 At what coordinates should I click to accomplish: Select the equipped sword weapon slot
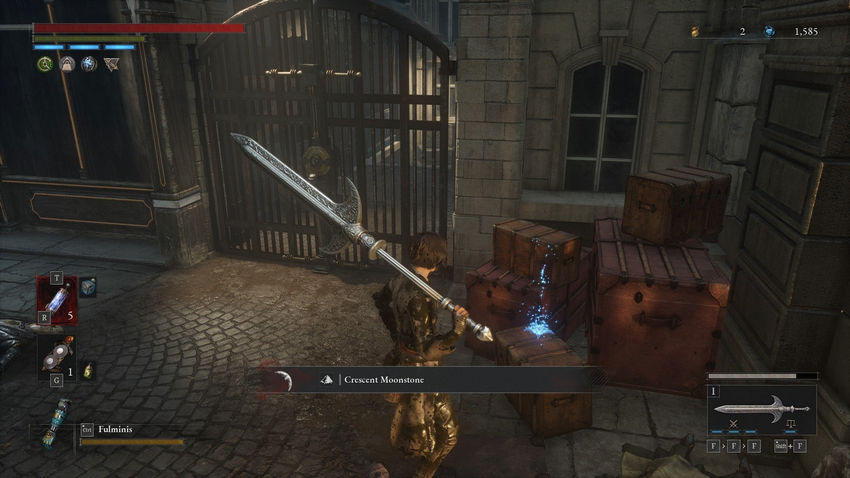point(761,409)
